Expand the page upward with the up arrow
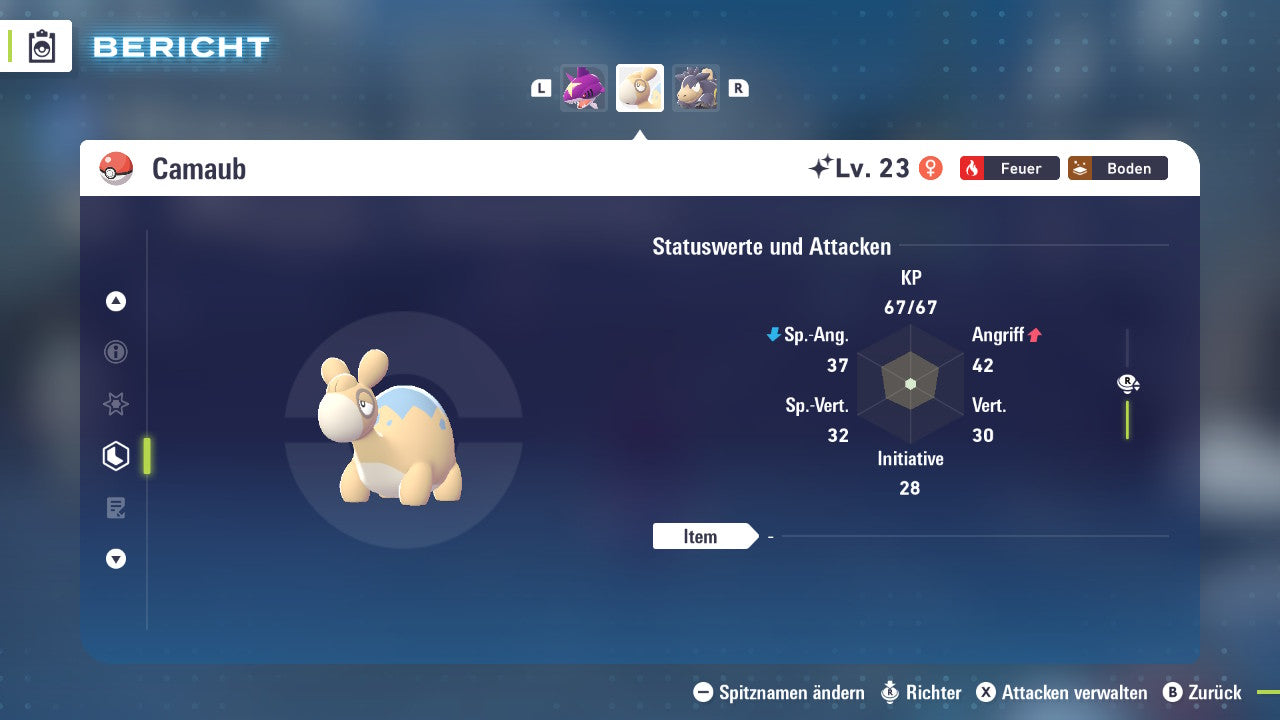Image resolution: width=1280 pixels, height=720 pixels. click(115, 301)
